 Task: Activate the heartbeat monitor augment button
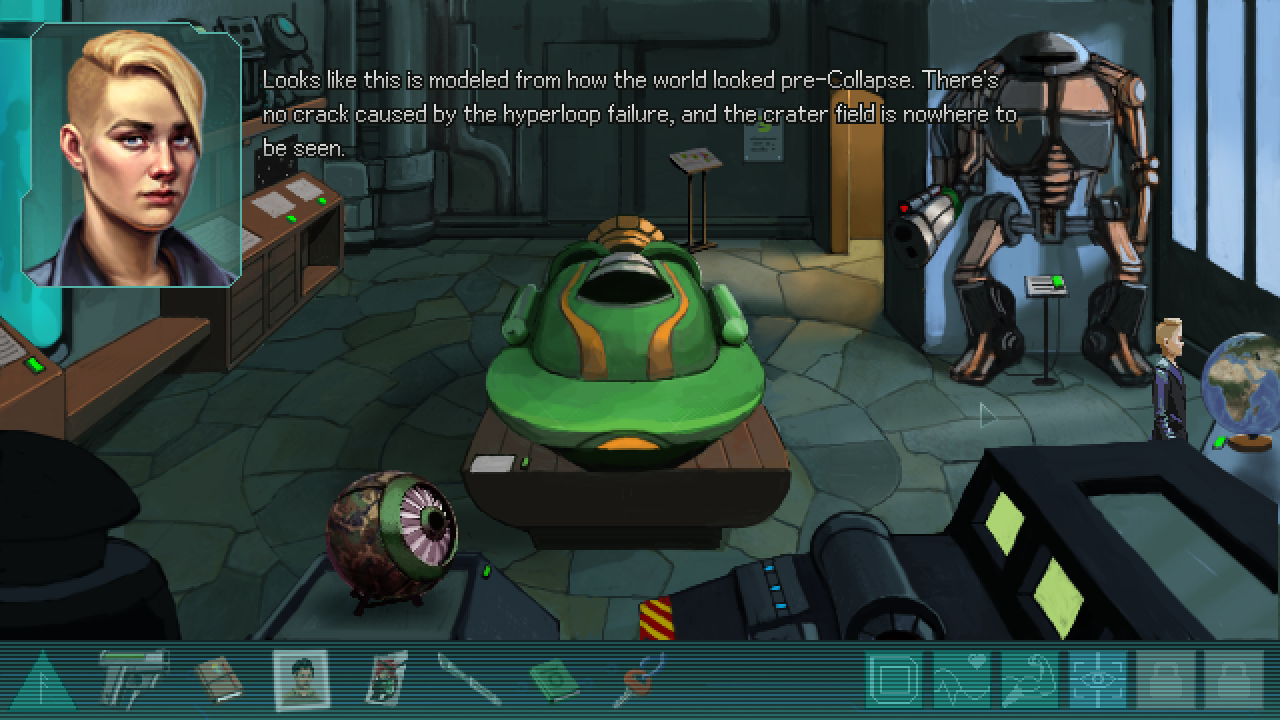pyautogui.click(x=961, y=681)
